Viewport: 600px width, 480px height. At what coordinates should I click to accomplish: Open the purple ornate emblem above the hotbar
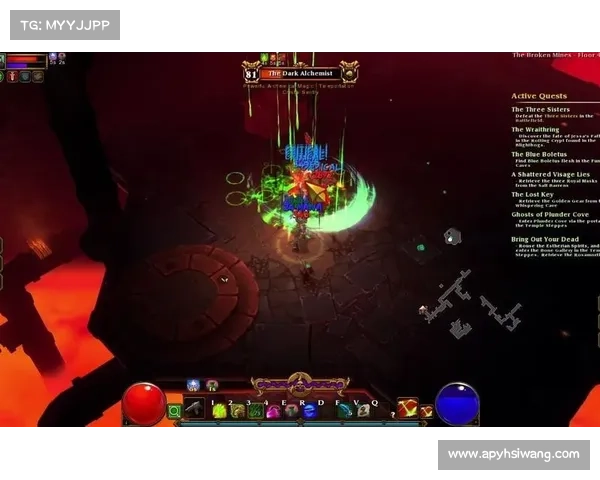299,384
